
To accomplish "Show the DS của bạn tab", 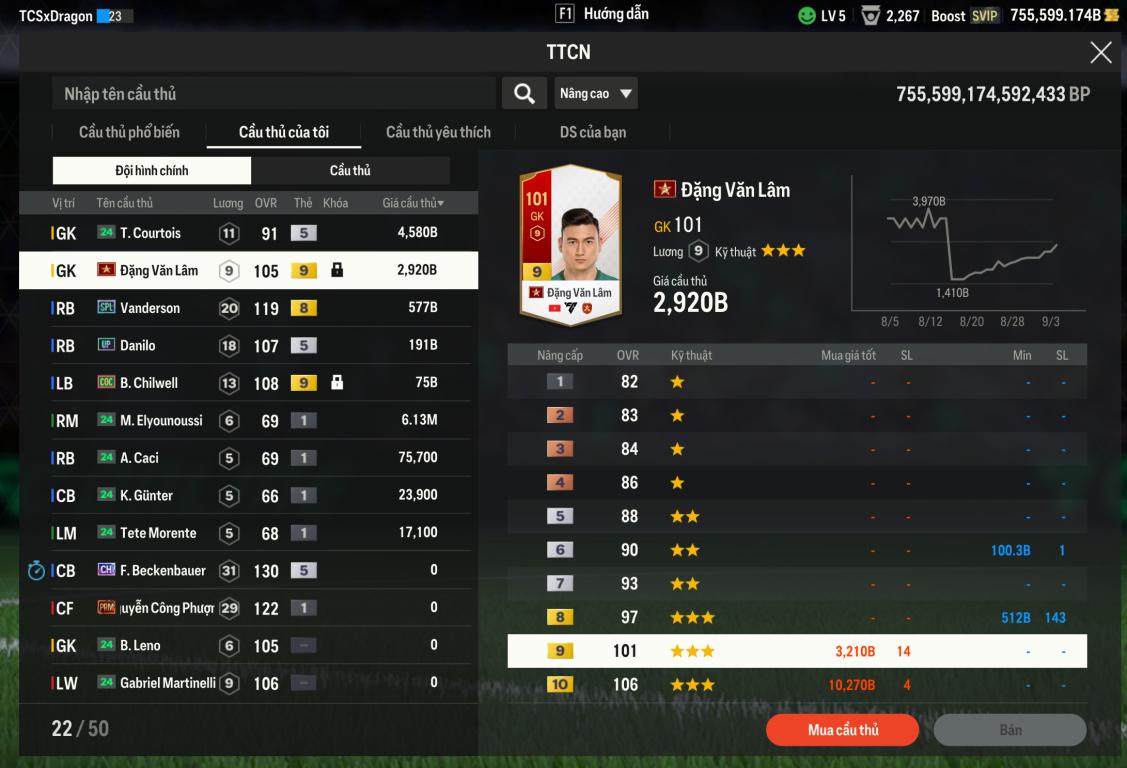I will coord(593,132).
